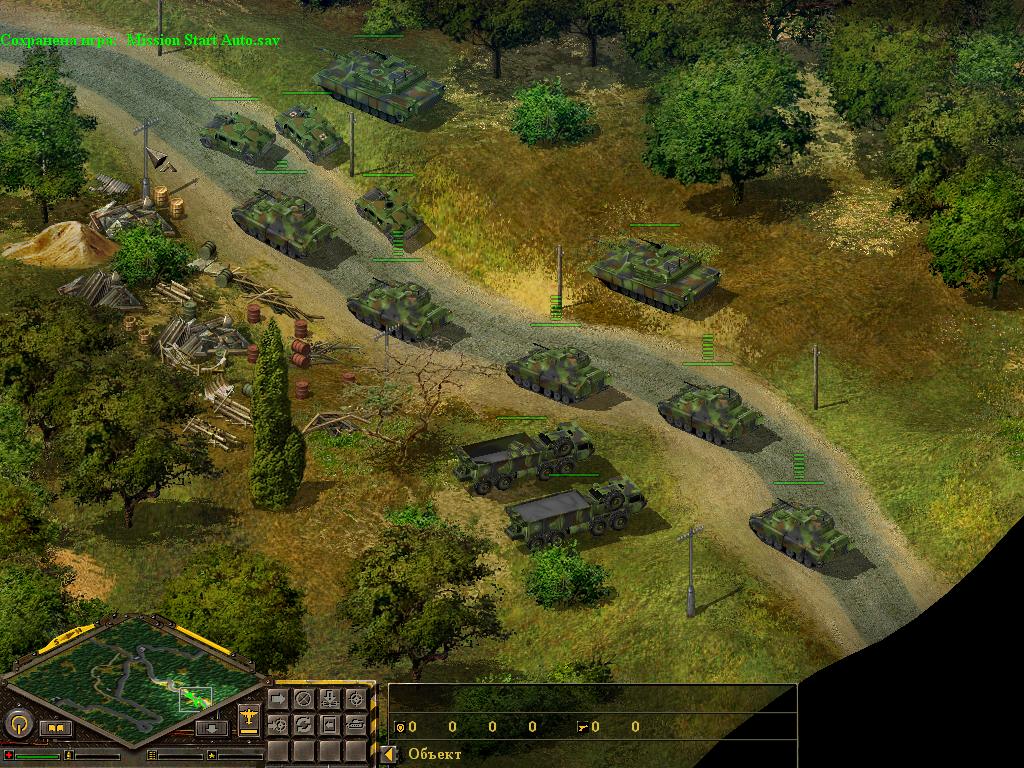
Task: Select the crosshair attack command
Action: pos(355,699)
